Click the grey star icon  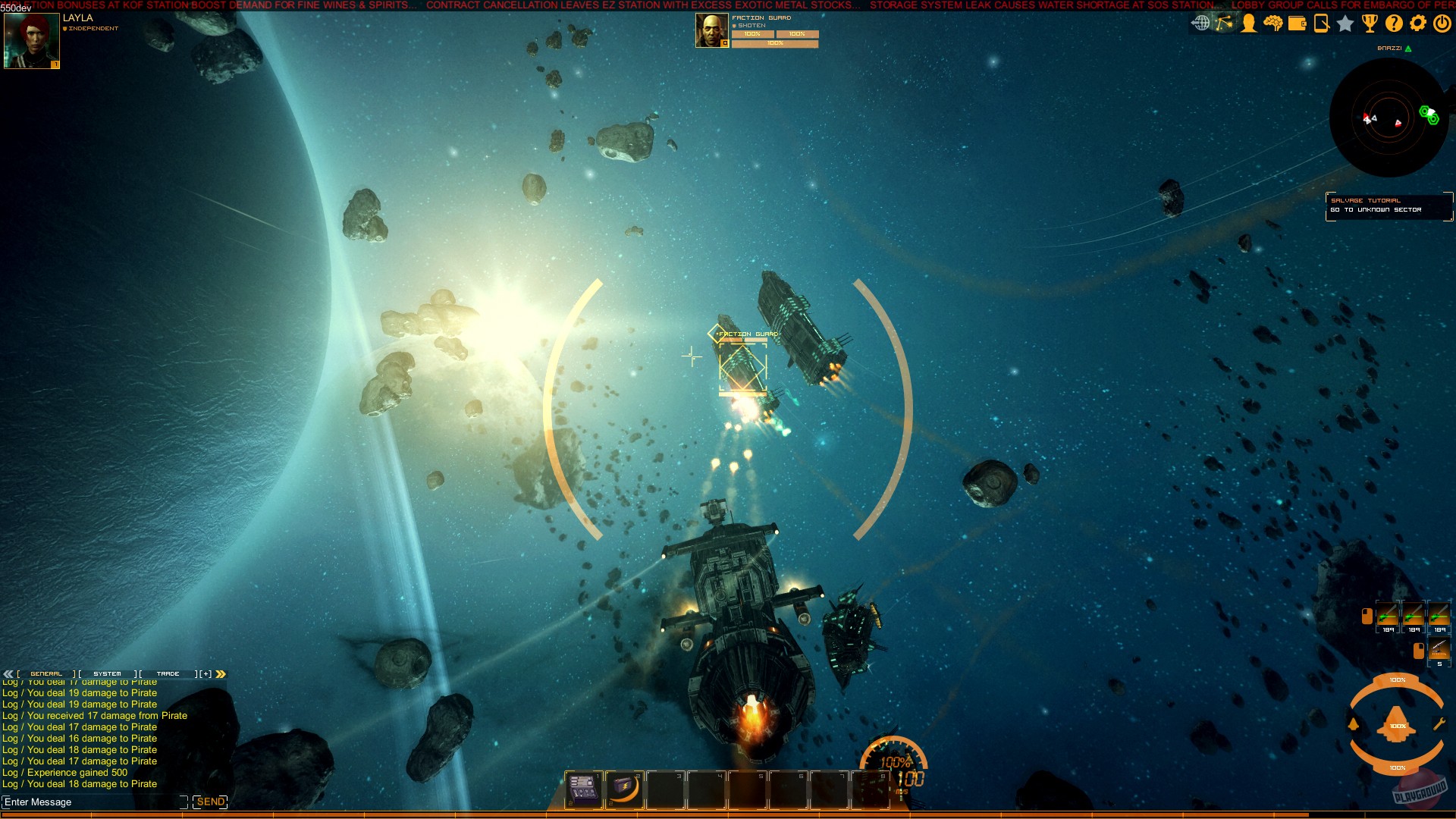[1345, 24]
